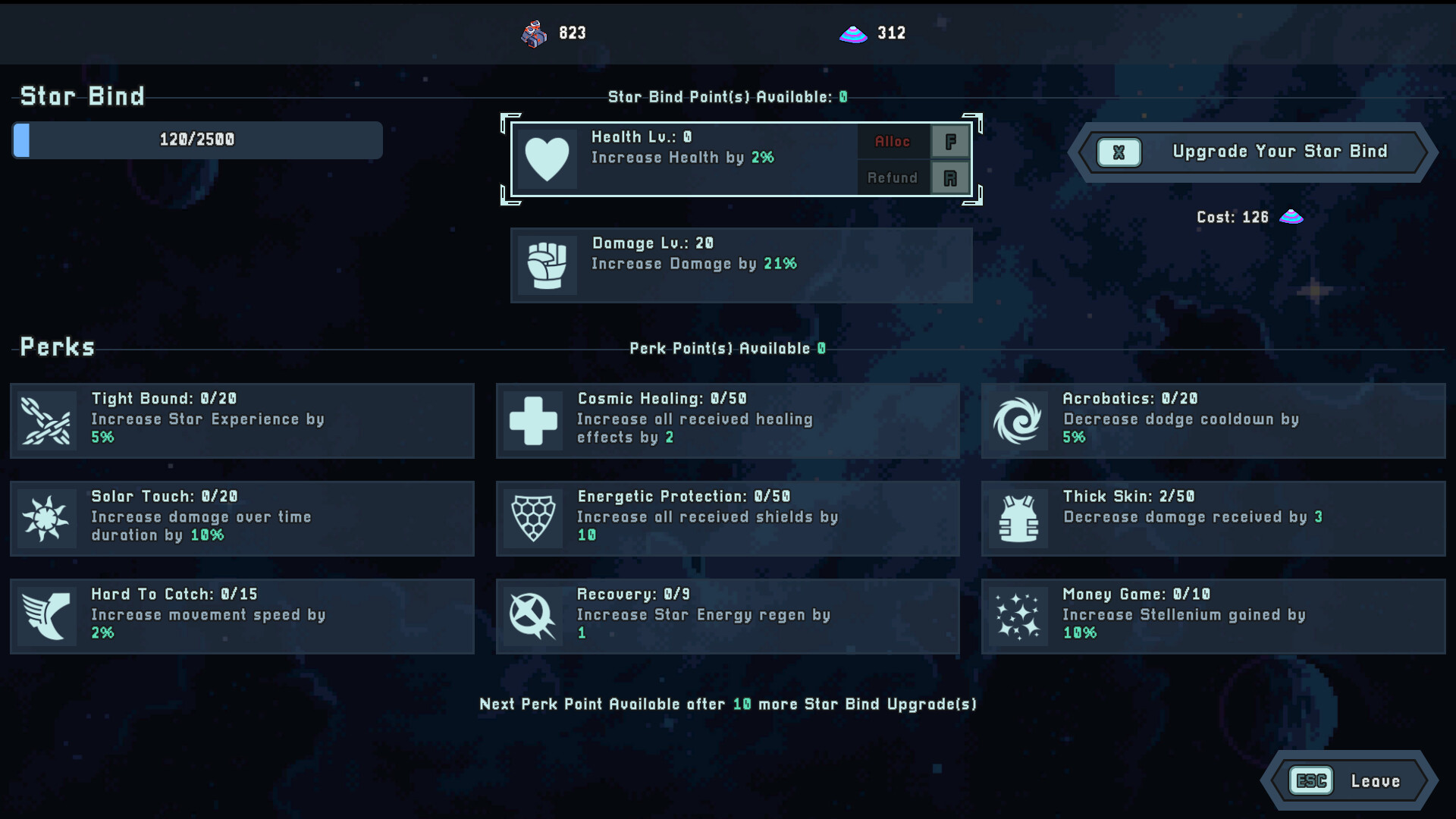Click the heart icon on Health upgrade
Screen dimensions: 1456x819
tap(548, 158)
